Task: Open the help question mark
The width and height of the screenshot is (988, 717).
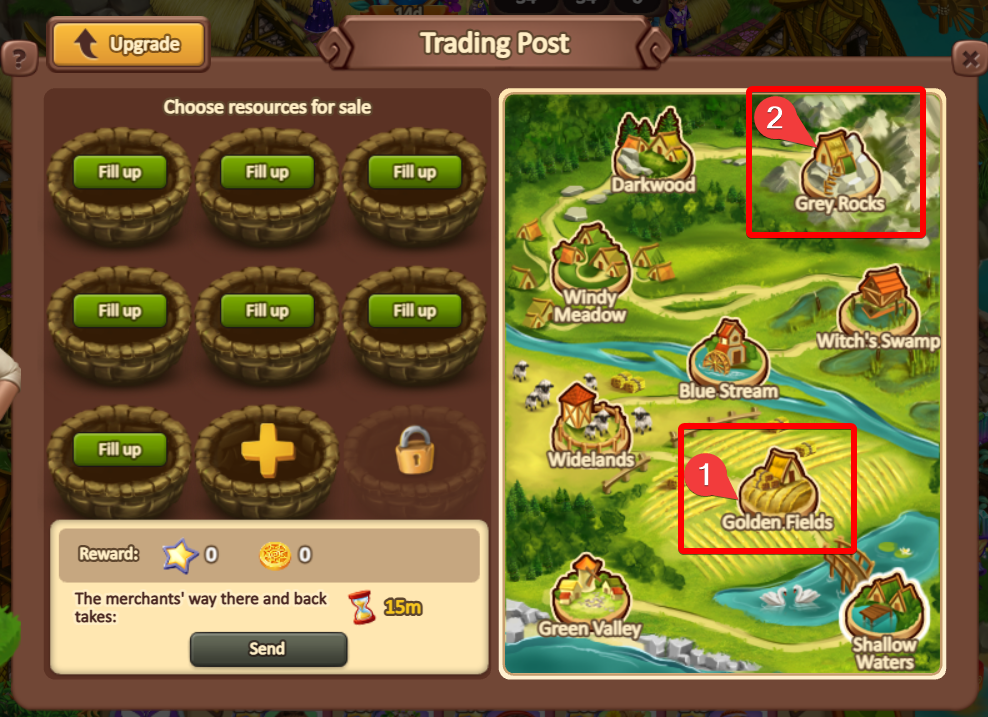Action: click(18, 59)
